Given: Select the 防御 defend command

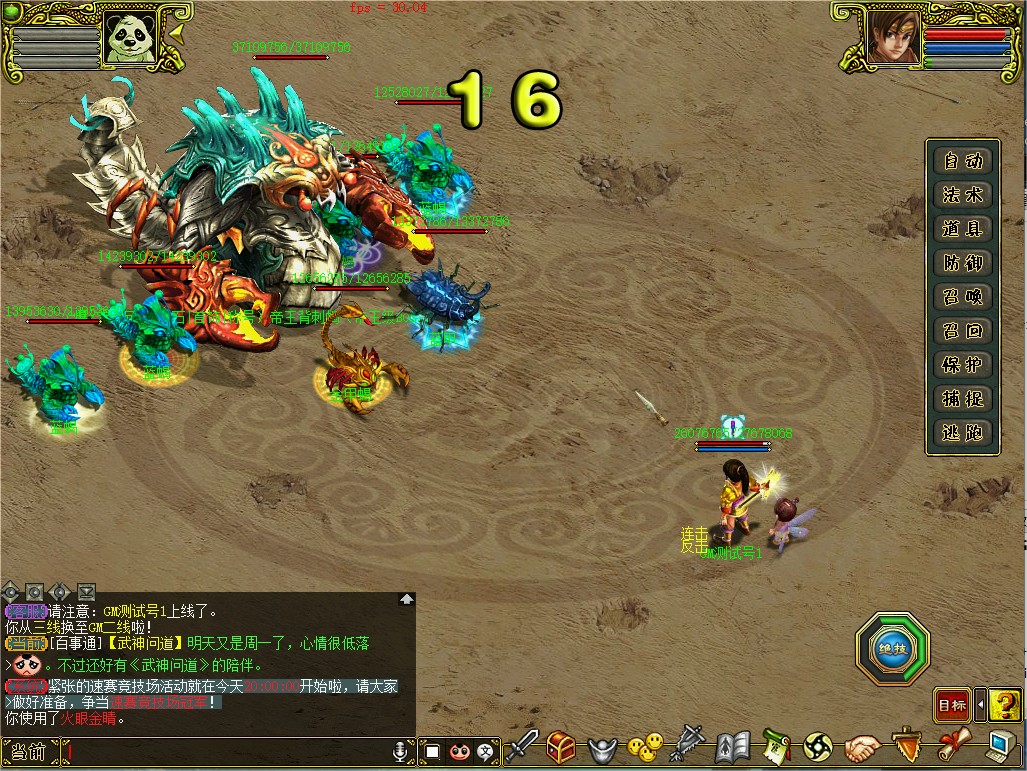Looking at the screenshot, I should point(962,263).
